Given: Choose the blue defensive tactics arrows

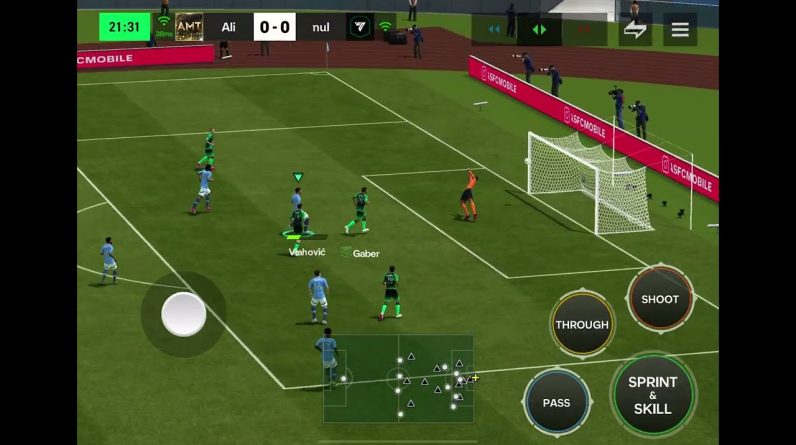Looking at the screenshot, I should [494, 29].
